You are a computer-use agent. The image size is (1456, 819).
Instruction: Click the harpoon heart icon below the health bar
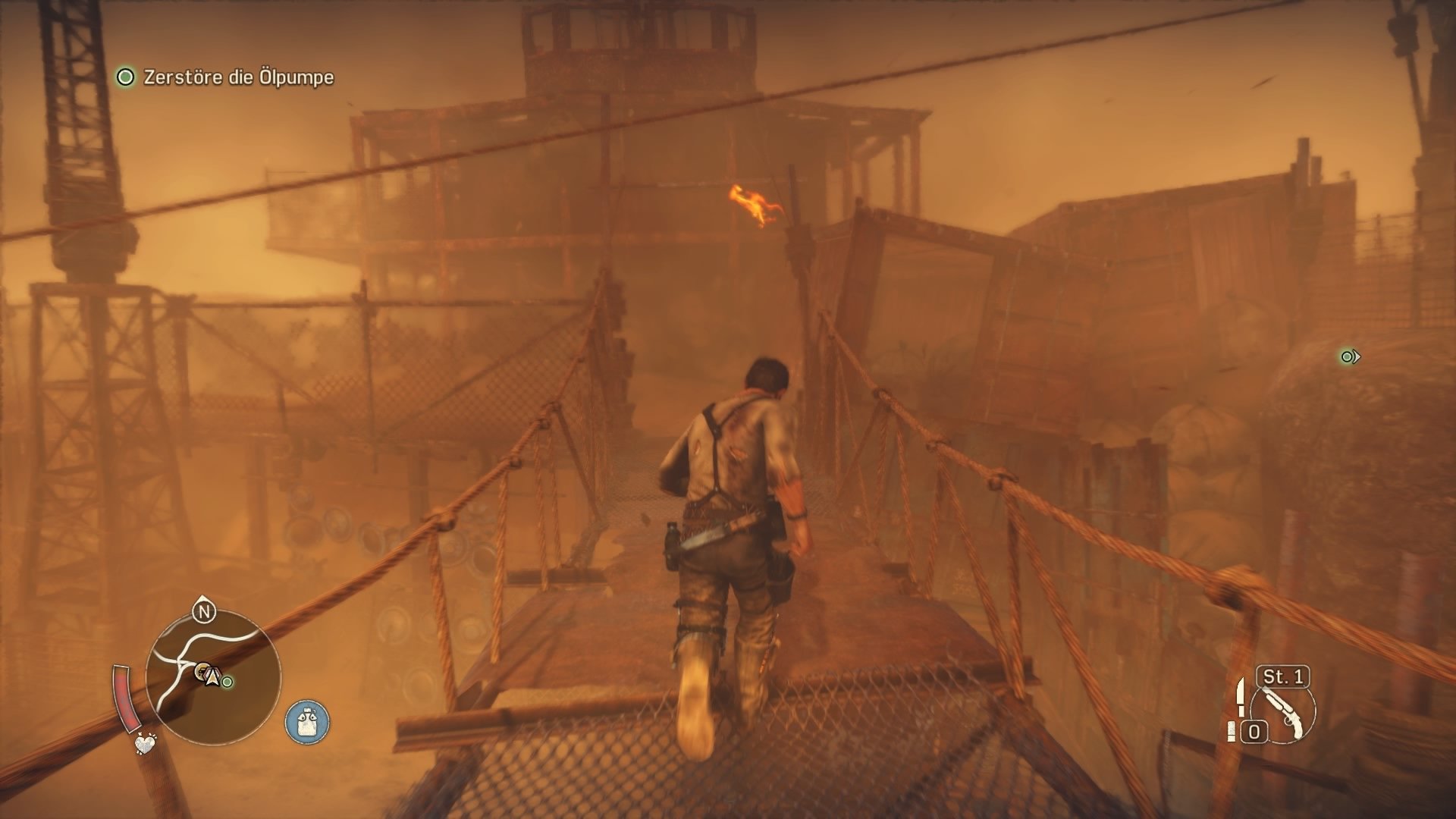coord(145,745)
